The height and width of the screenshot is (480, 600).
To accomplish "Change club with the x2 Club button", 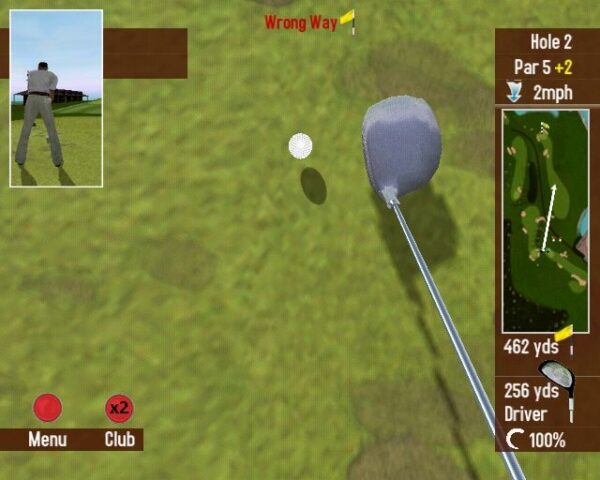I will point(120,408).
